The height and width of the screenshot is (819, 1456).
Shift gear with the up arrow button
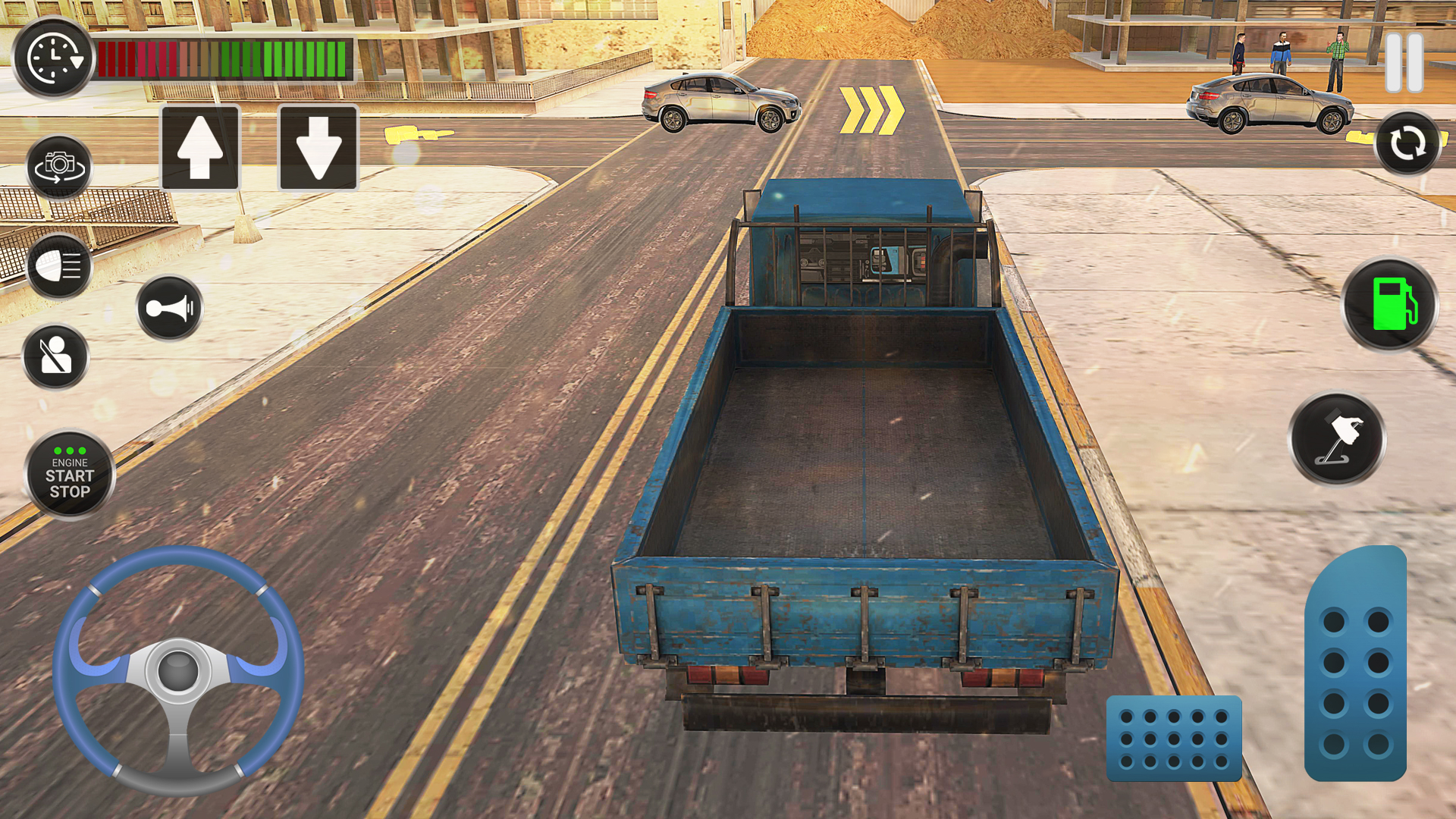point(200,148)
